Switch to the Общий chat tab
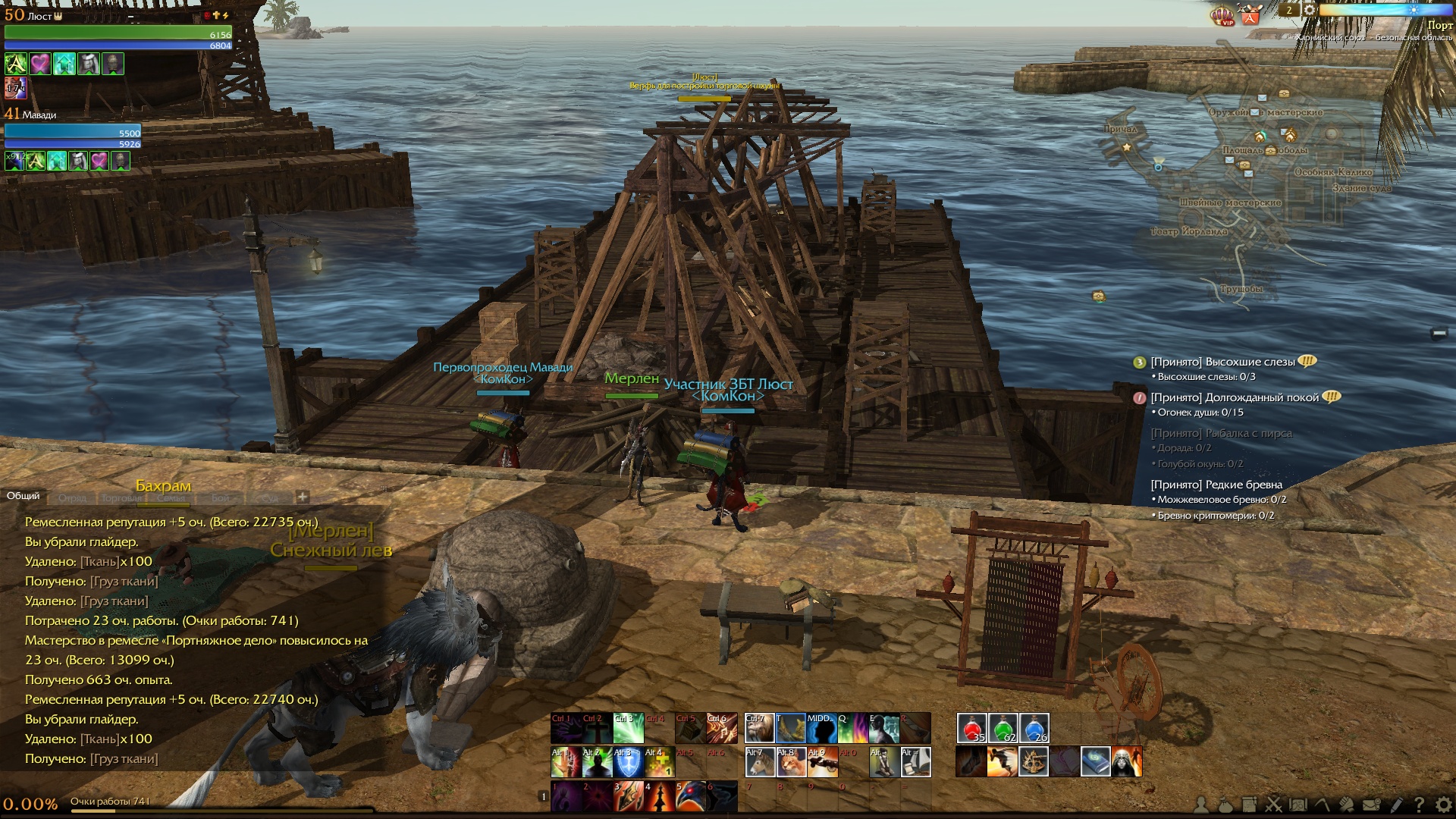The width and height of the screenshot is (1456, 819). click(x=24, y=496)
